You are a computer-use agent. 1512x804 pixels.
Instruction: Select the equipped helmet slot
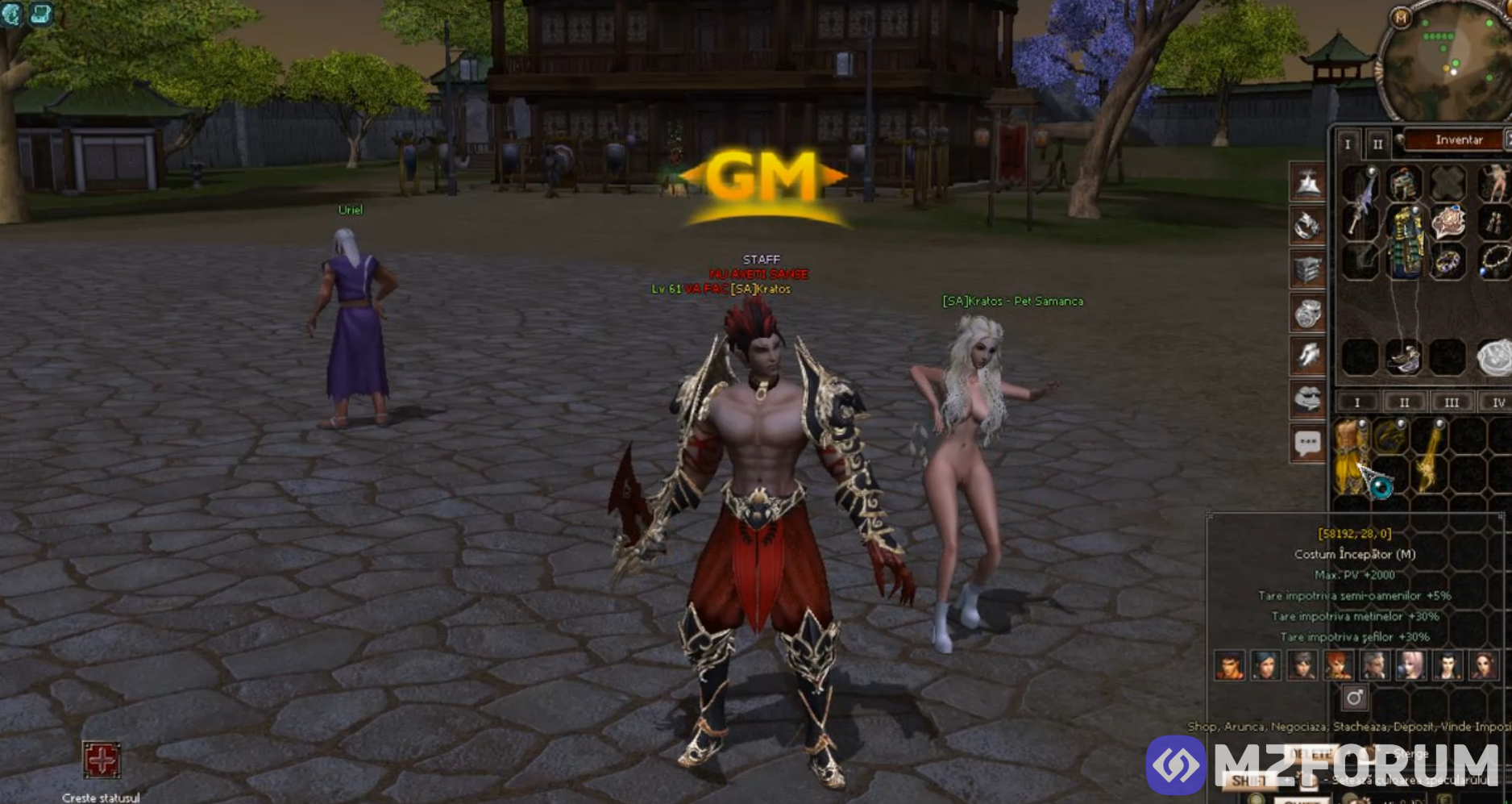[1404, 182]
